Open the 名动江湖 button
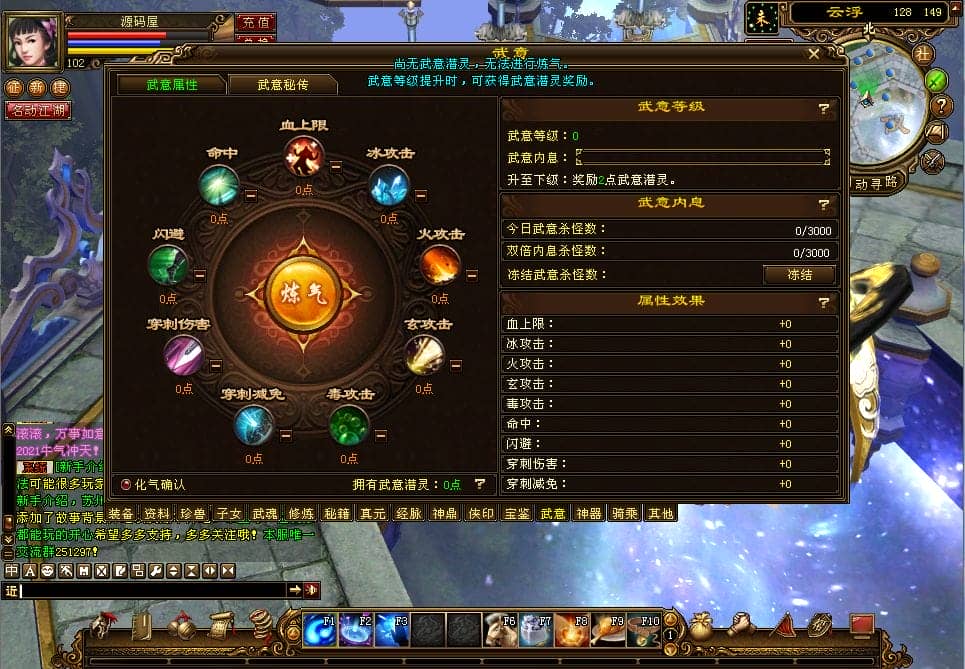The width and height of the screenshot is (965, 669). [38, 110]
